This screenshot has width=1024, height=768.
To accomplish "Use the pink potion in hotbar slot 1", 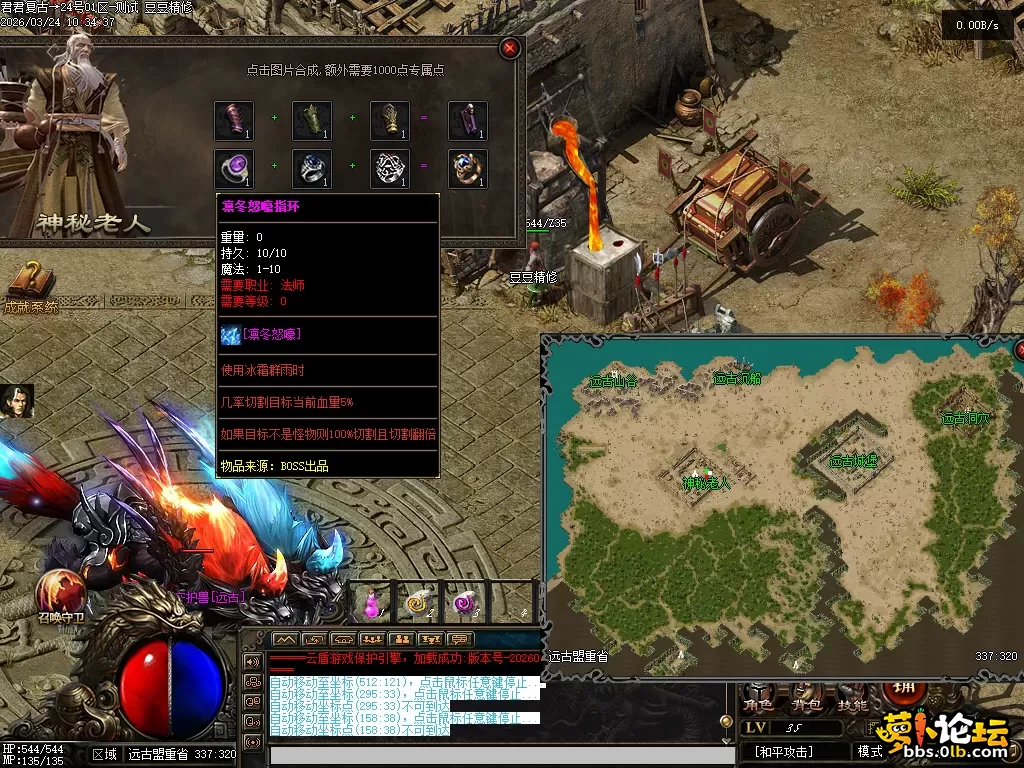I will (x=372, y=603).
